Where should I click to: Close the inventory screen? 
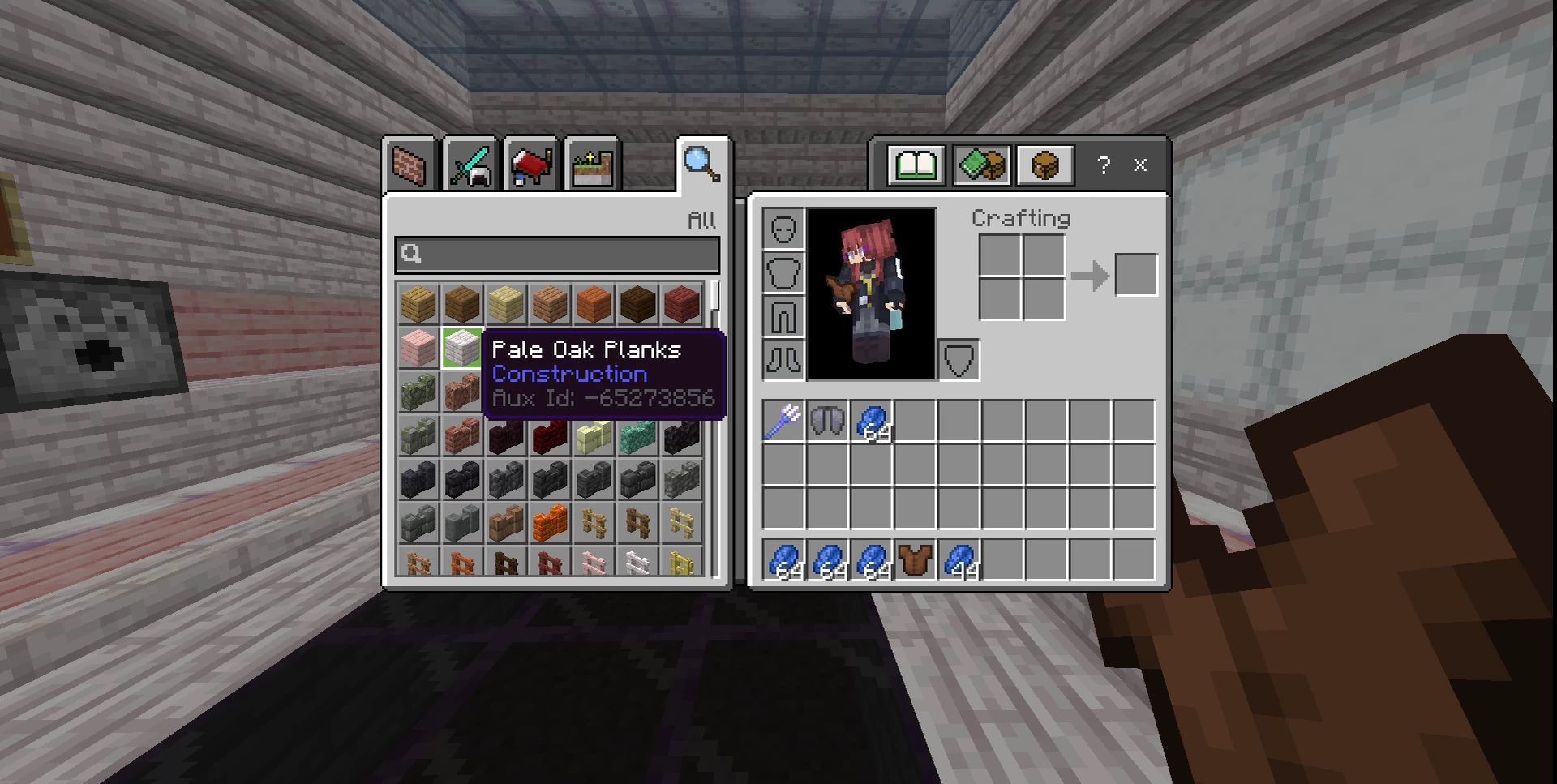point(1140,165)
